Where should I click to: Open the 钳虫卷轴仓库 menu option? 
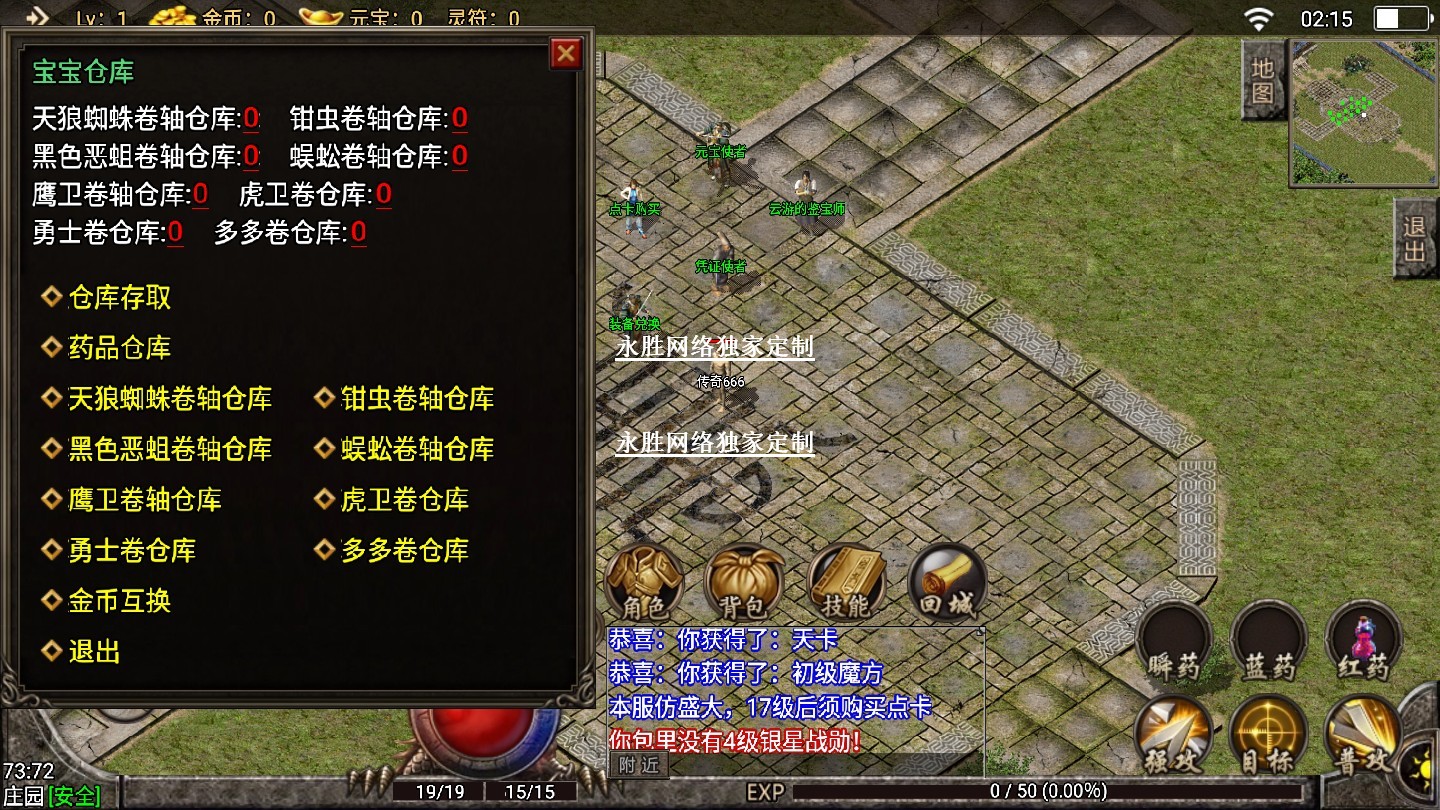(x=417, y=399)
